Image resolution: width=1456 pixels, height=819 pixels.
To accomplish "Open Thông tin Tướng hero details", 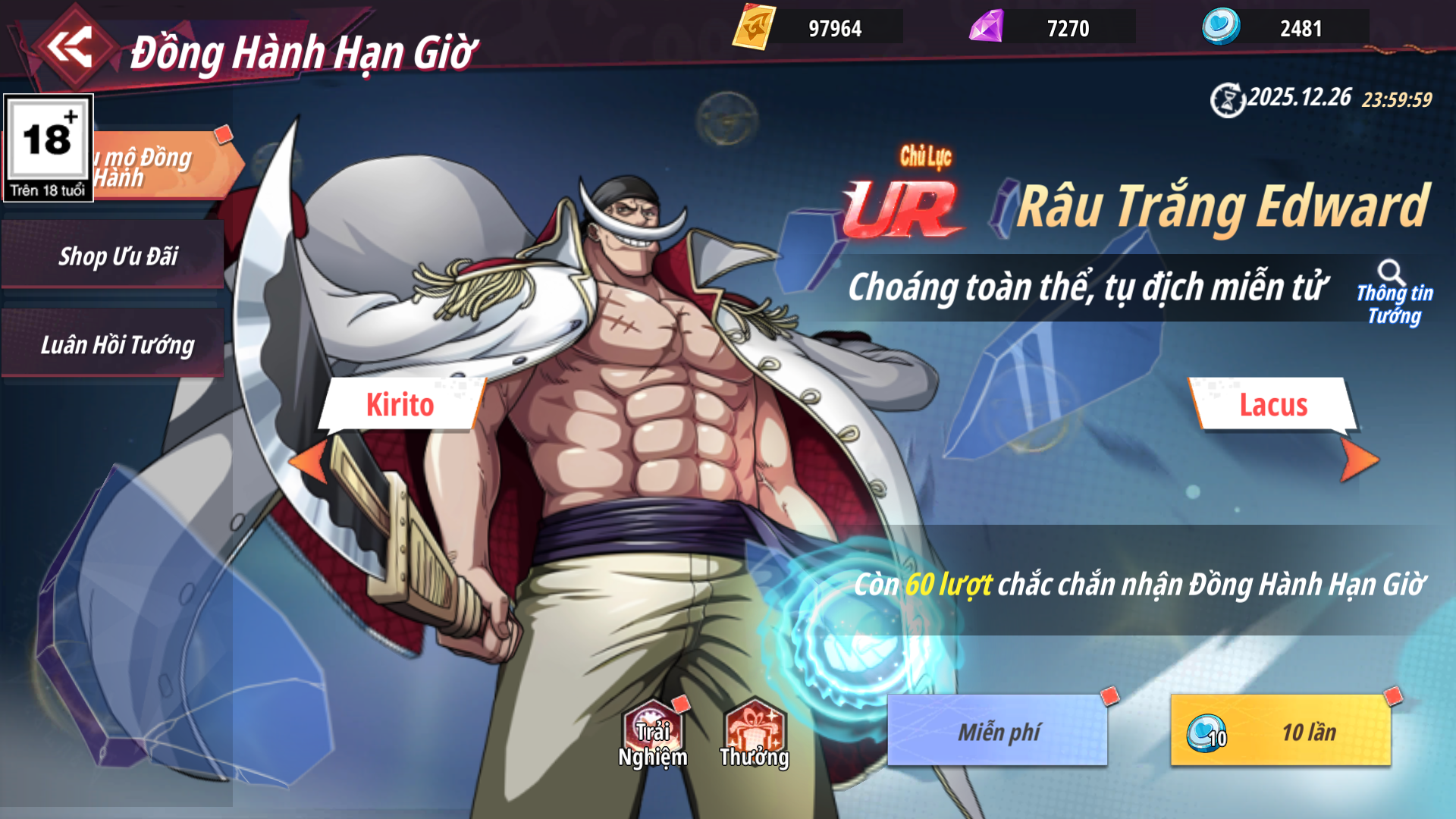I will (x=1394, y=293).
